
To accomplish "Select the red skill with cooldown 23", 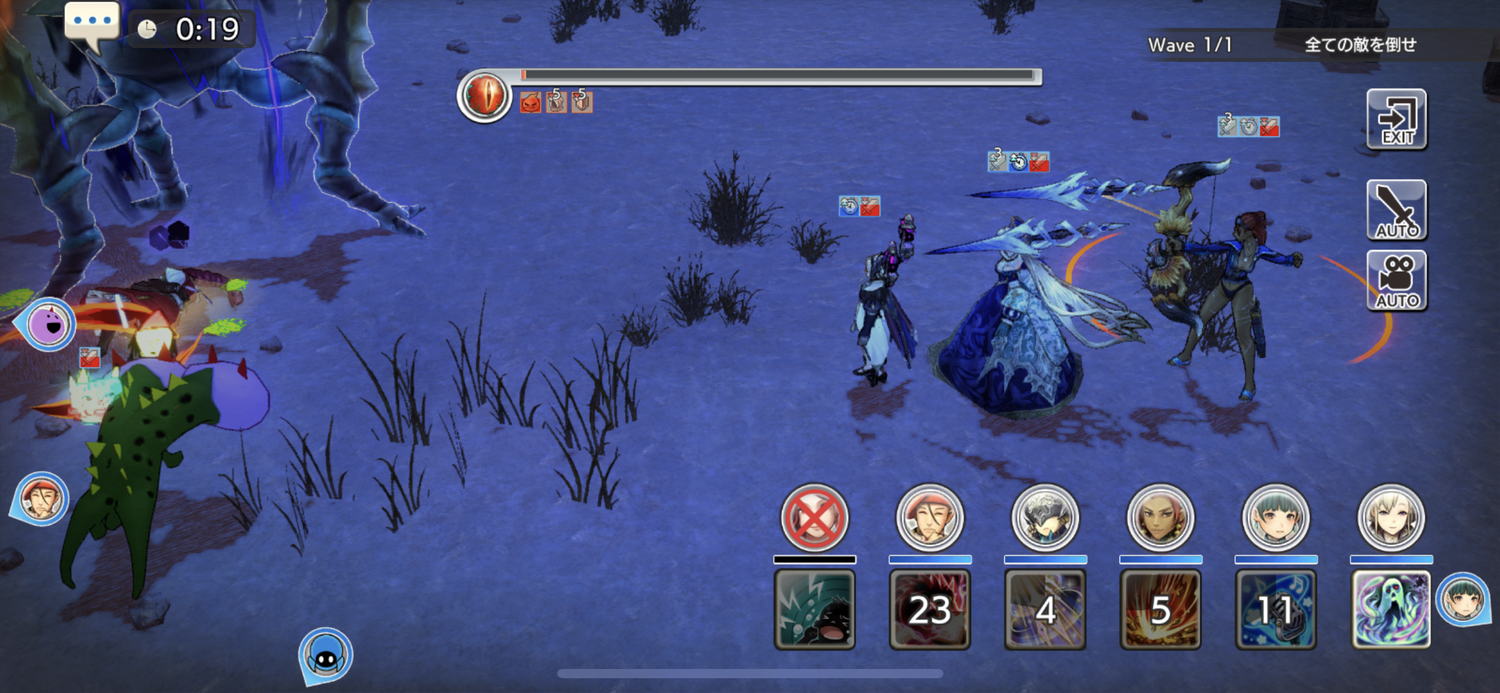I will (930, 609).
